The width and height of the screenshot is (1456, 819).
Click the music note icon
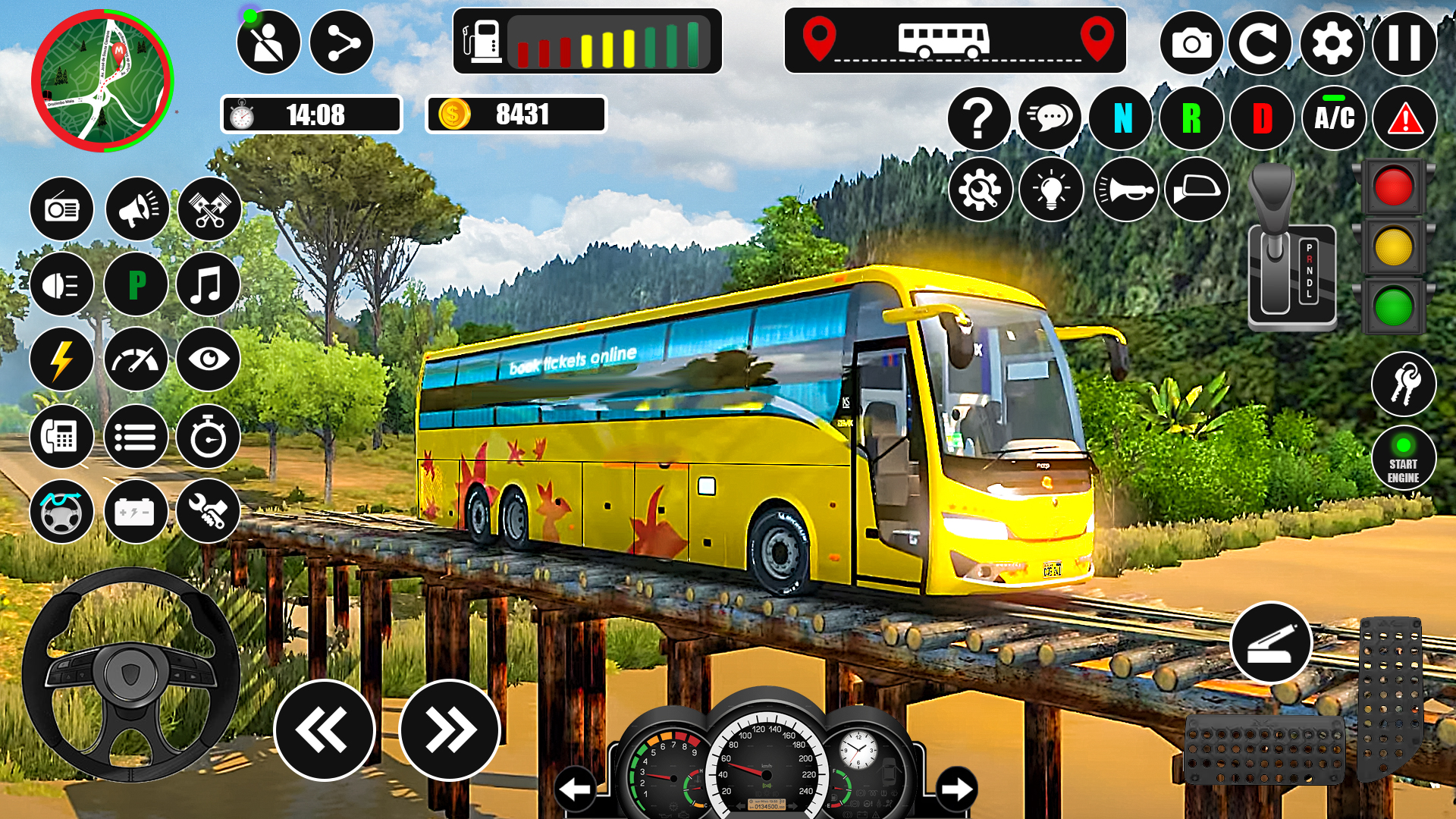coord(209,284)
